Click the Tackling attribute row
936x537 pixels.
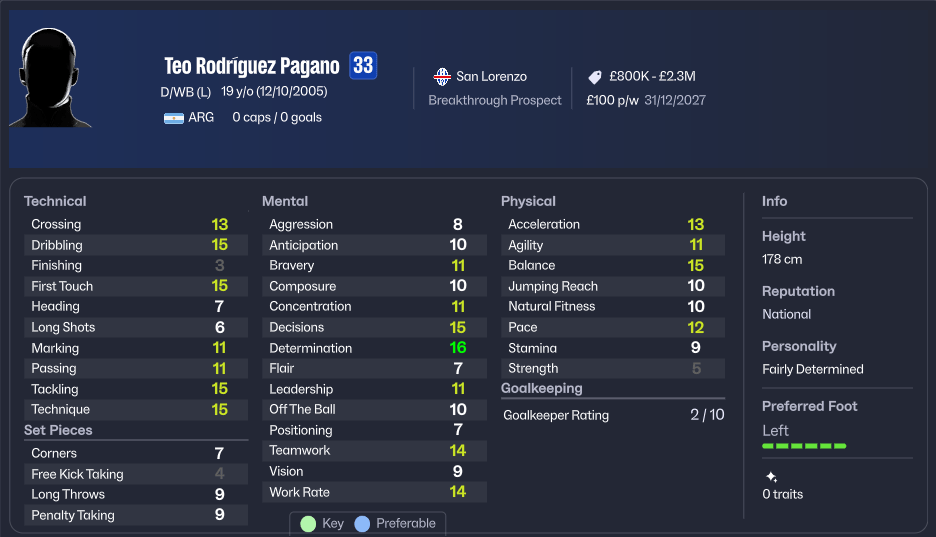tap(135, 389)
